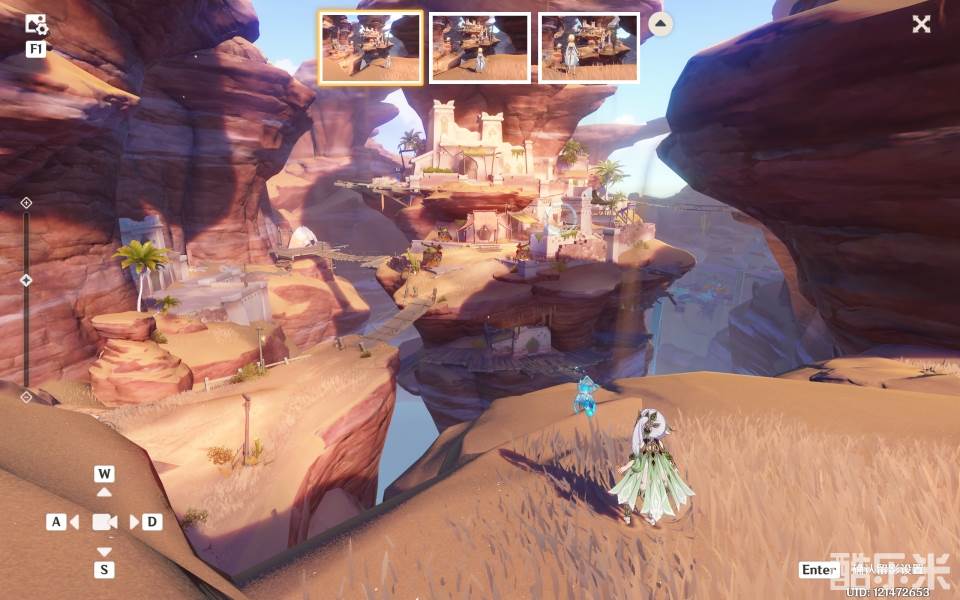Choose the middle camera preset thumbnail
This screenshot has width=960, height=600.
click(x=480, y=47)
